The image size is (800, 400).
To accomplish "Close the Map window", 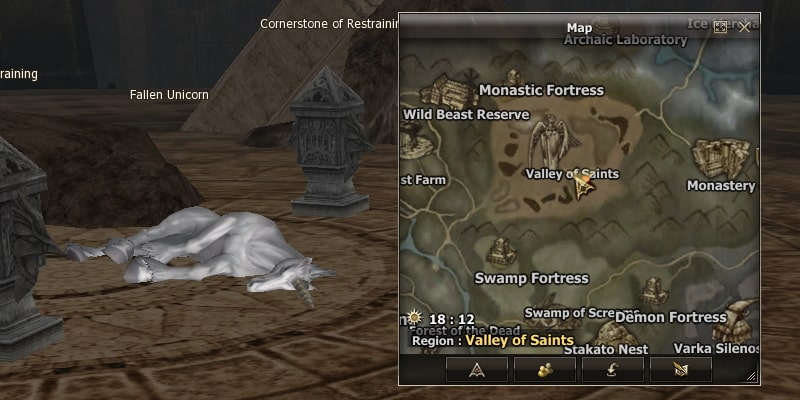I will click(x=744, y=27).
